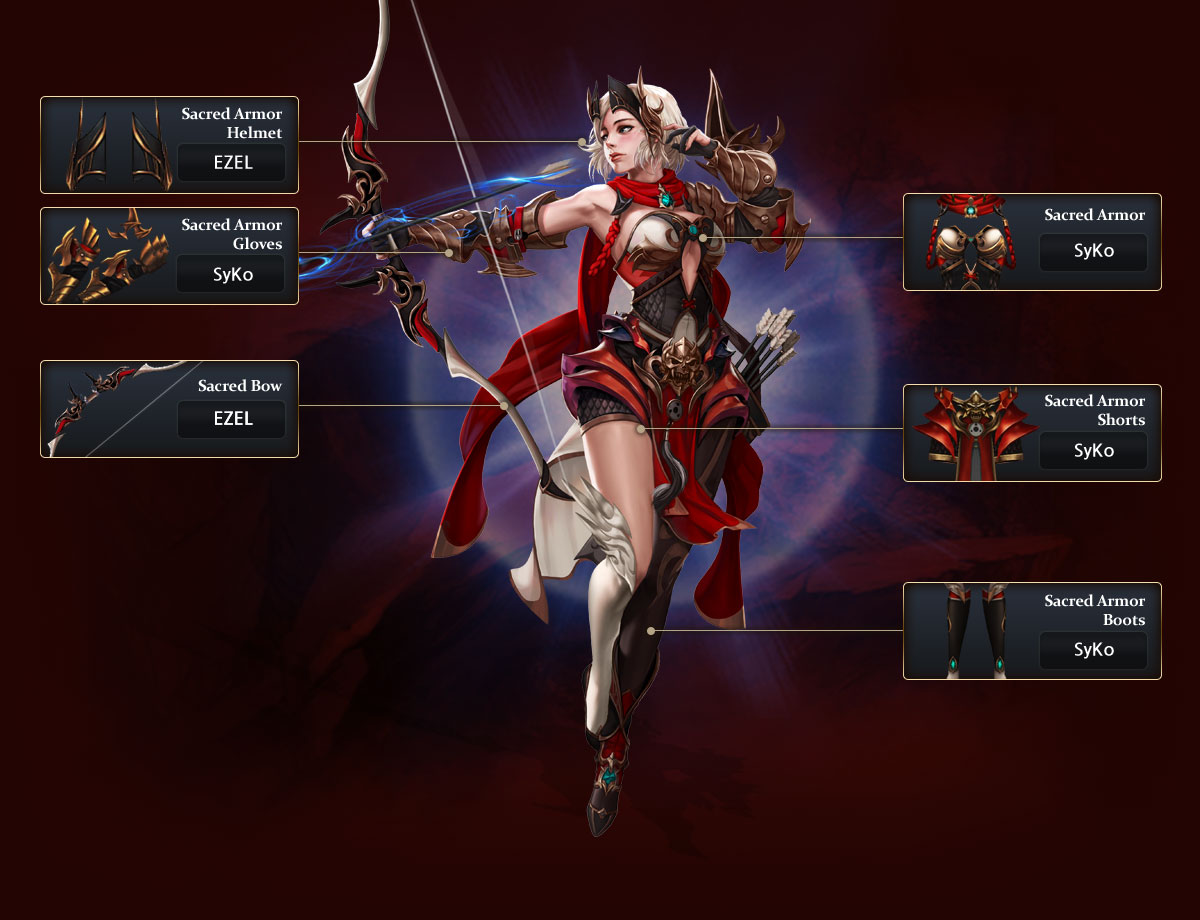This screenshot has width=1200, height=920.
Task: View the Sacred Armor chestpiece image
Action: (x=968, y=243)
